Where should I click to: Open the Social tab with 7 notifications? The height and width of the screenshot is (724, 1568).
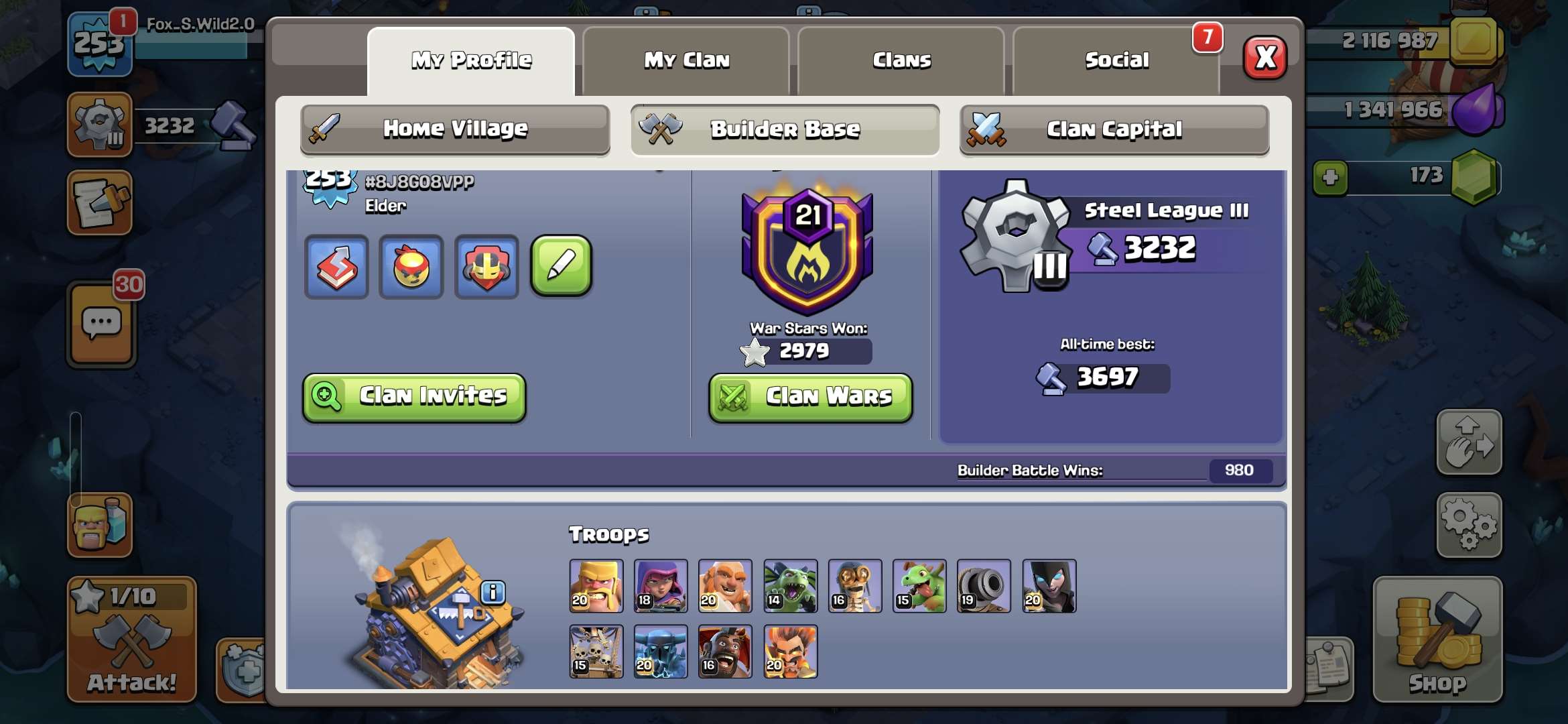coord(1116,60)
